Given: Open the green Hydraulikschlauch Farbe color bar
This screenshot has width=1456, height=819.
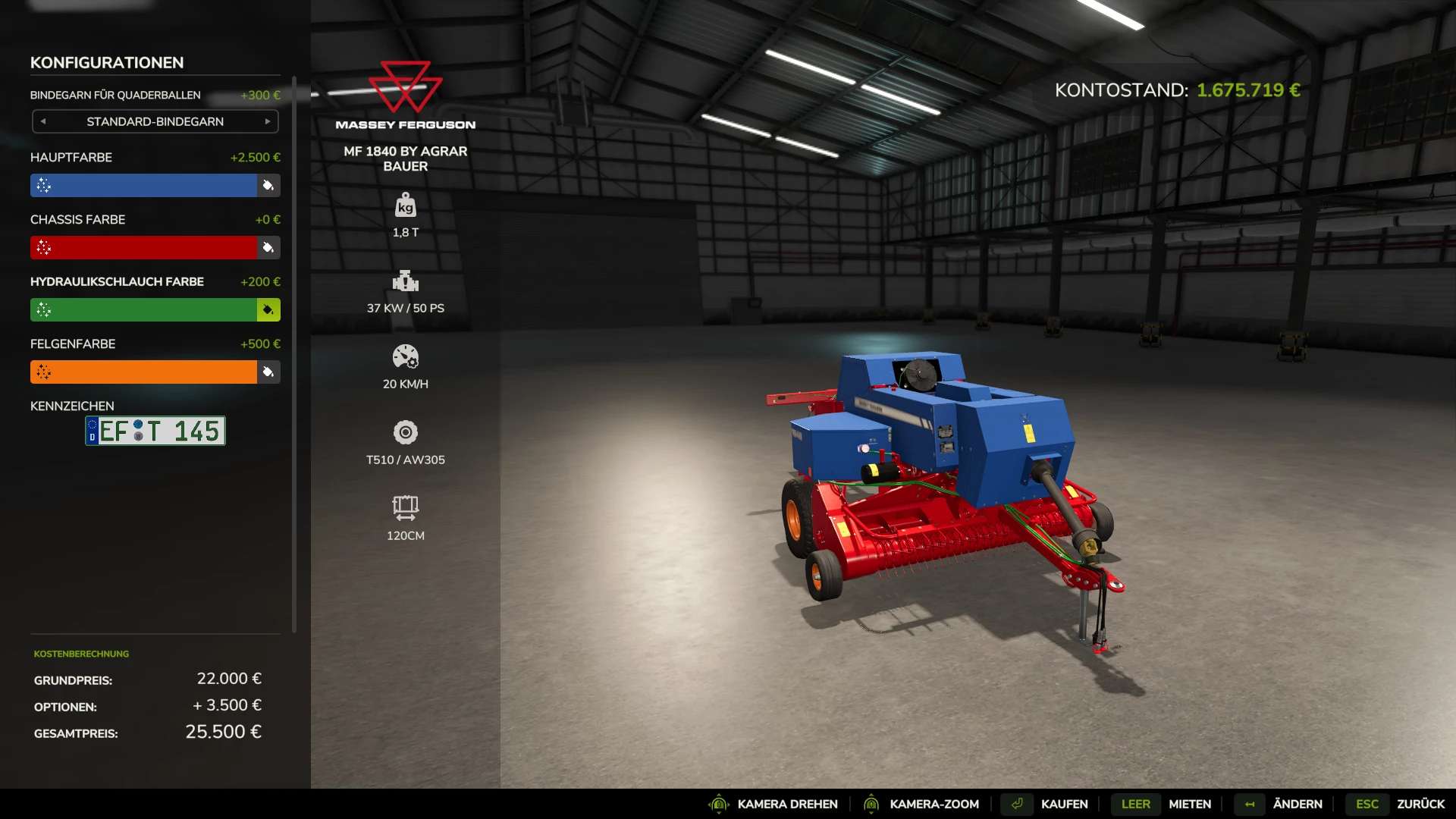Looking at the screenshot, I should click(x=144, y=310).
